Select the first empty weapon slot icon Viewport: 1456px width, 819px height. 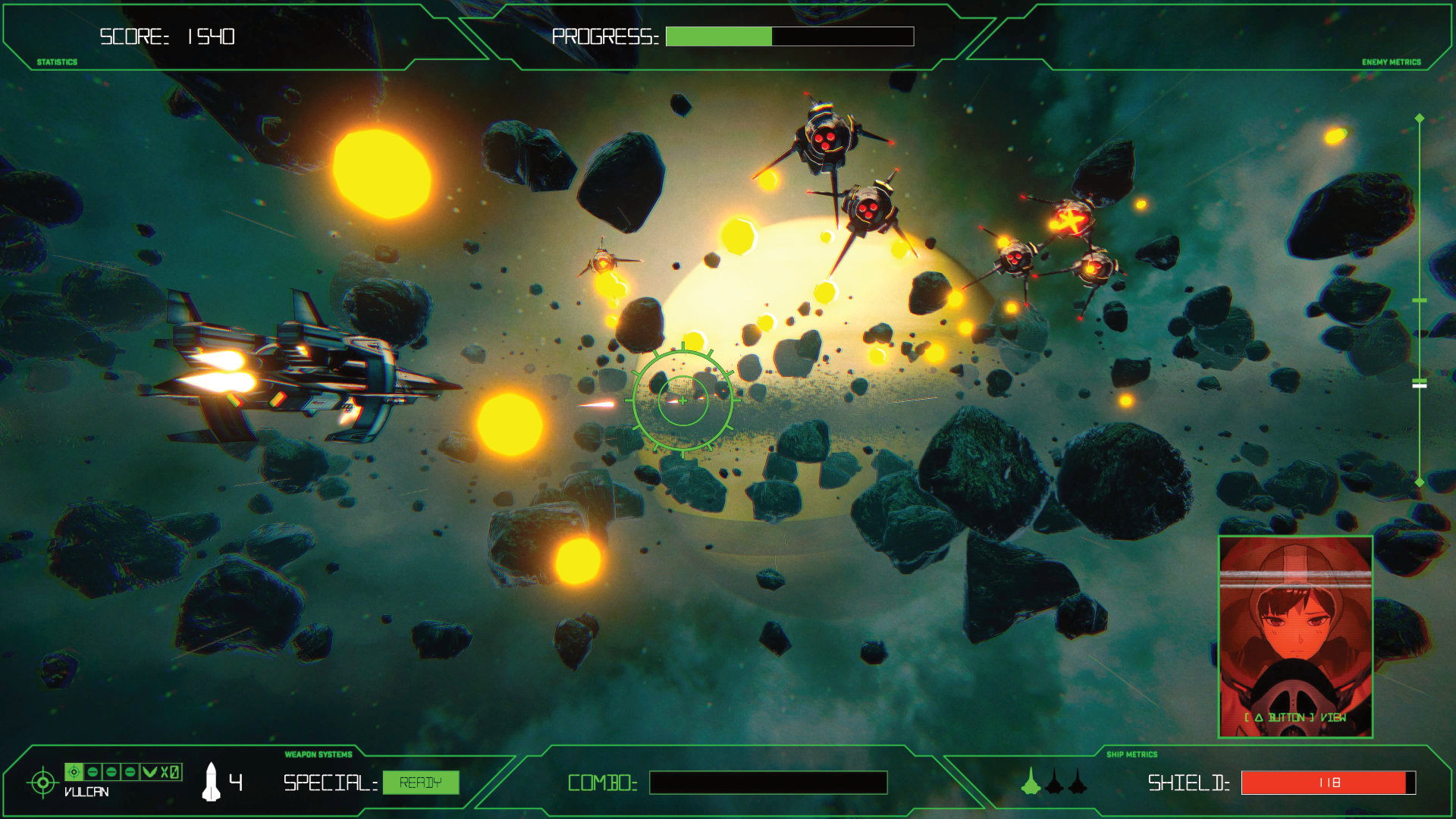[x=93, y=772]
